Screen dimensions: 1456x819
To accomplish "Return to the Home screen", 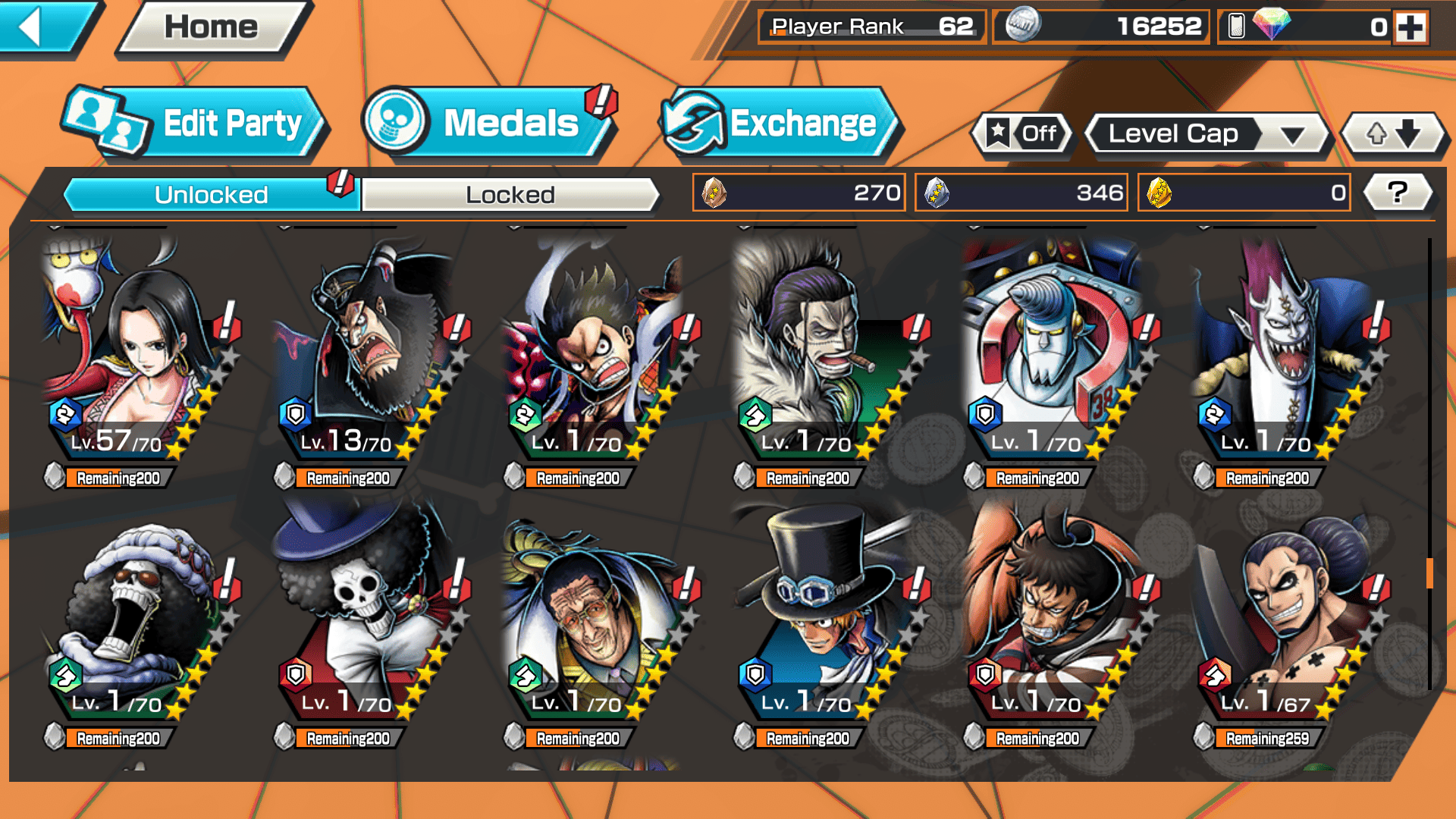I will (x=212, y=28).
